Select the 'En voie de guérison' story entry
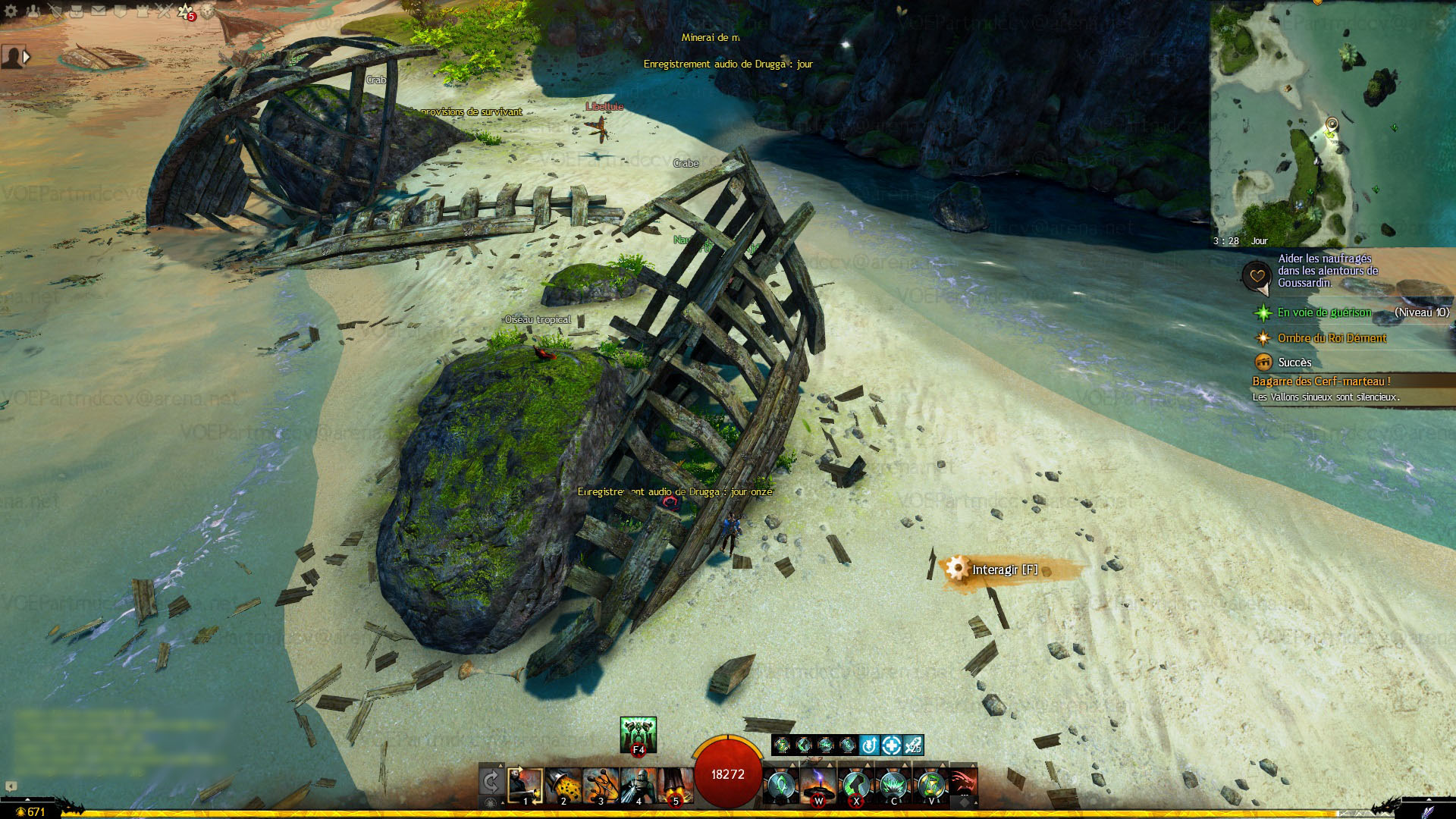The image size is (1456, 819). pos(1324,312)
